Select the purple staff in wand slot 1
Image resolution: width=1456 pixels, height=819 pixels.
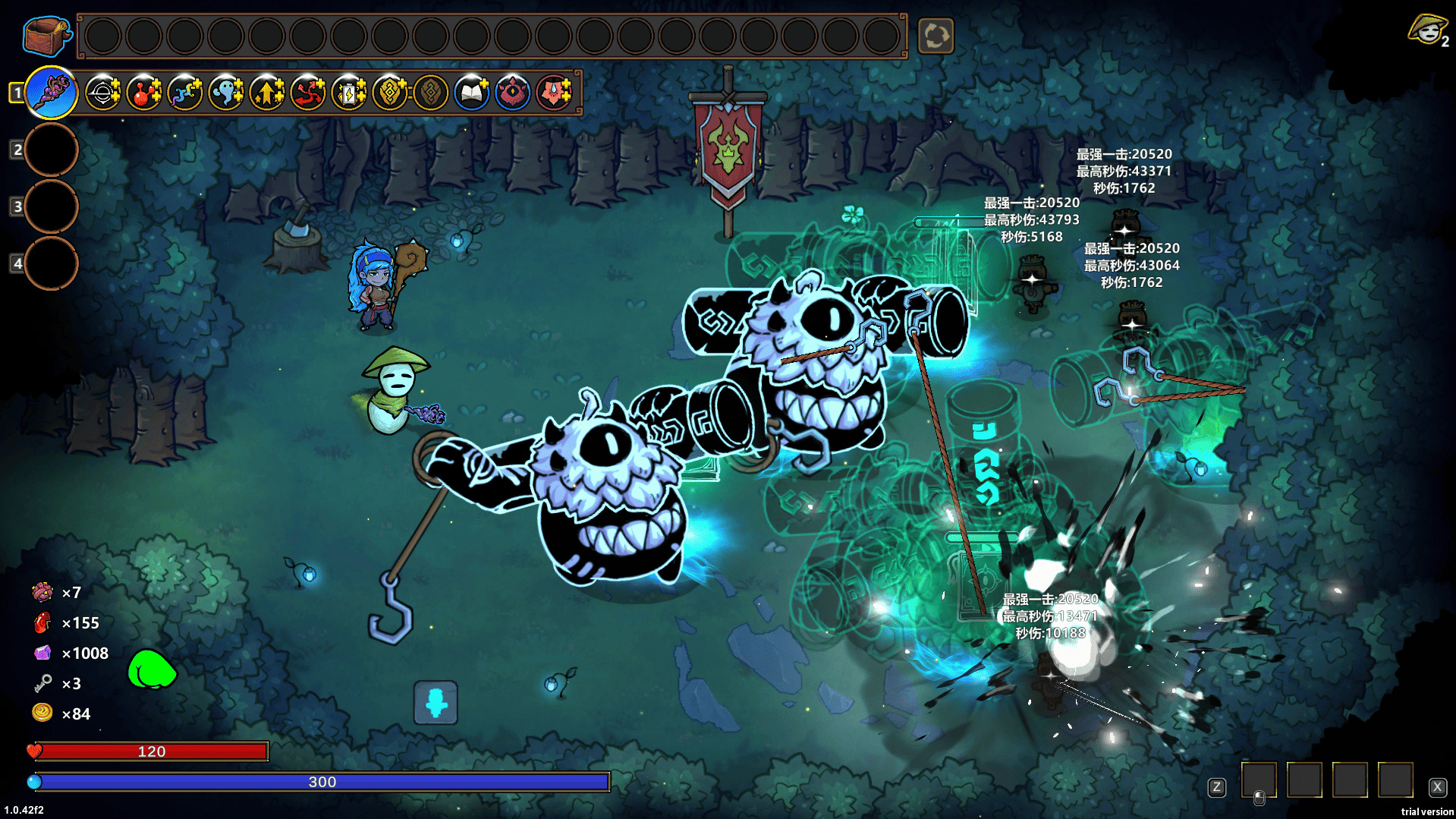52,93
